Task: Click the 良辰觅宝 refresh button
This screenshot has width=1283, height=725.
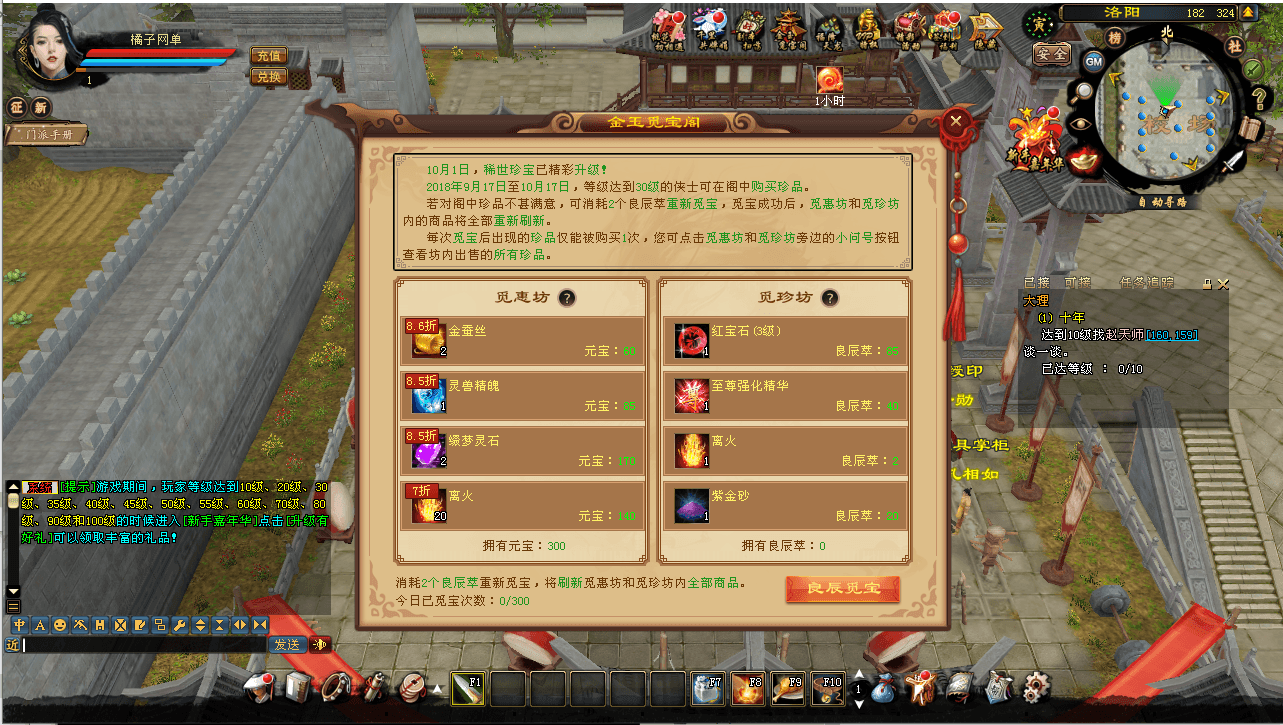Action: coord(843,589)
